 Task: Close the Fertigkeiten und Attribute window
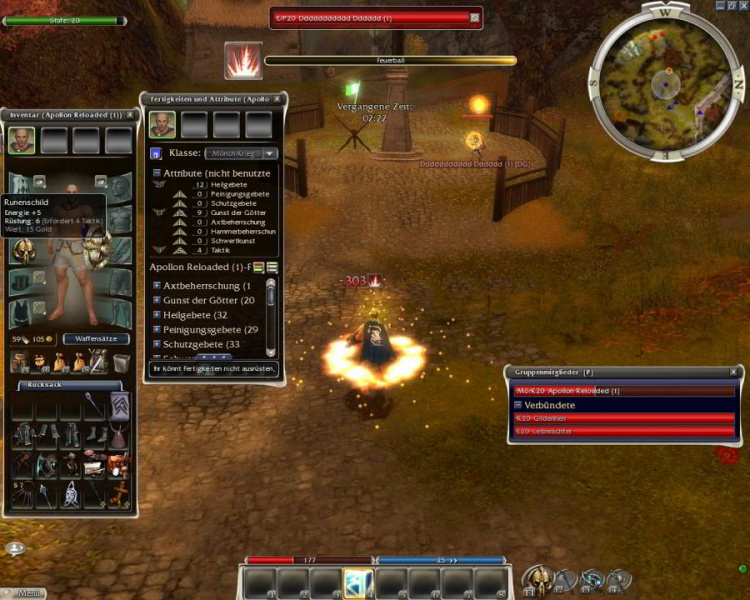pyautogui.click(x=277, y=99)
